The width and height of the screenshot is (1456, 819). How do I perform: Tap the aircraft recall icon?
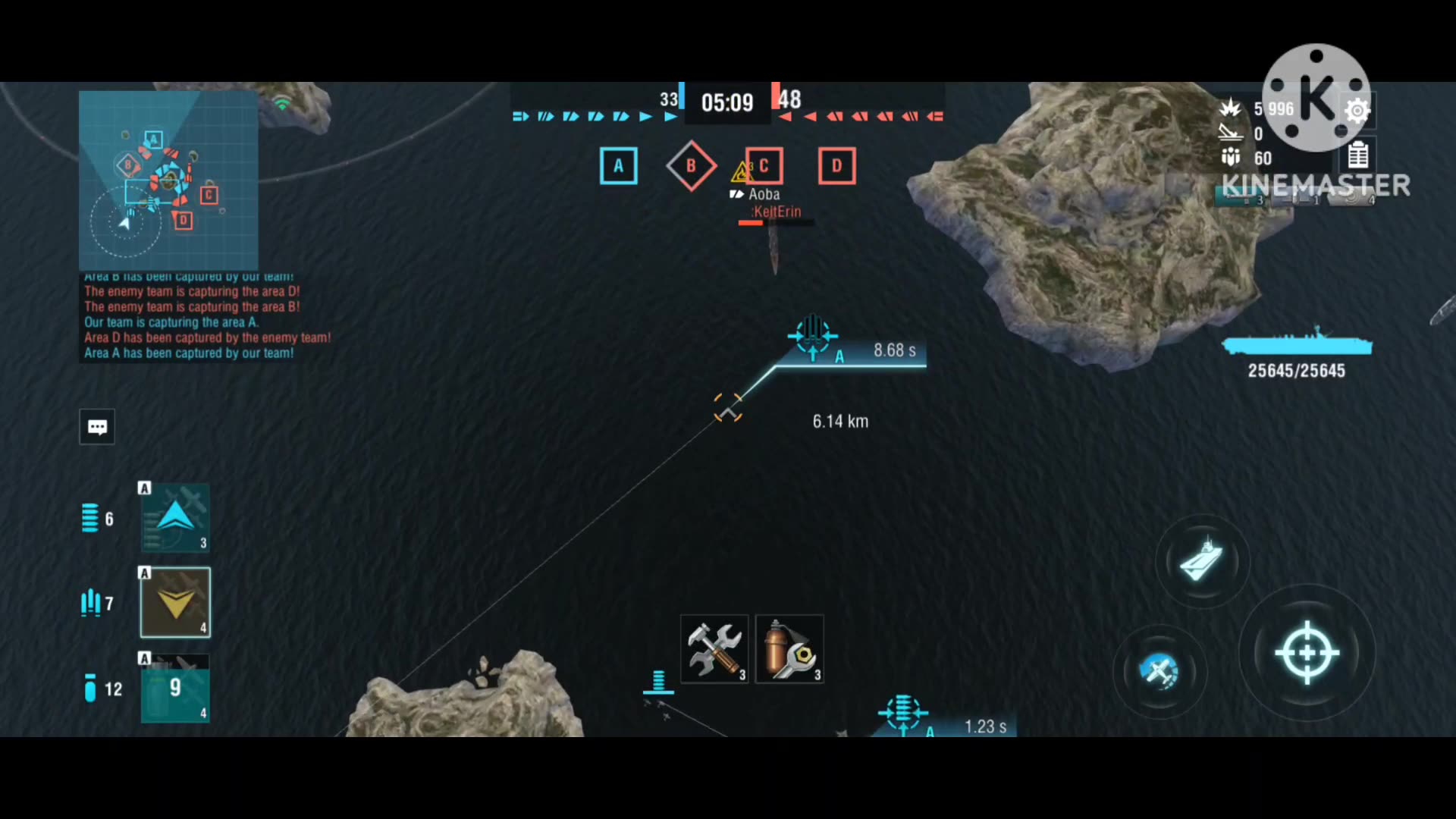point(1158,672)
